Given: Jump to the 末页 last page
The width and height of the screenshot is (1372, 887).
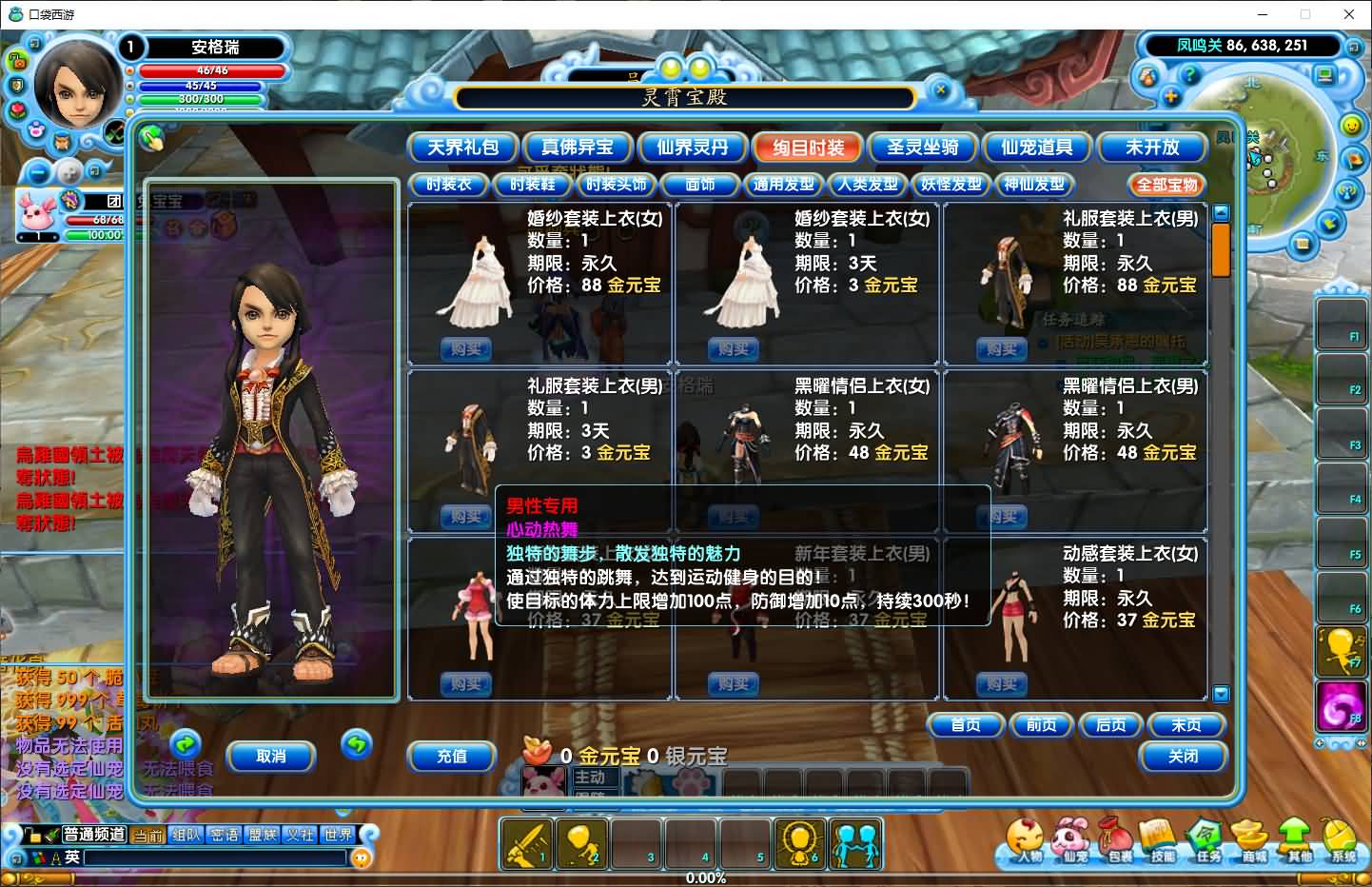Looking at the screenshot, I should click(x=1186, y=725).
